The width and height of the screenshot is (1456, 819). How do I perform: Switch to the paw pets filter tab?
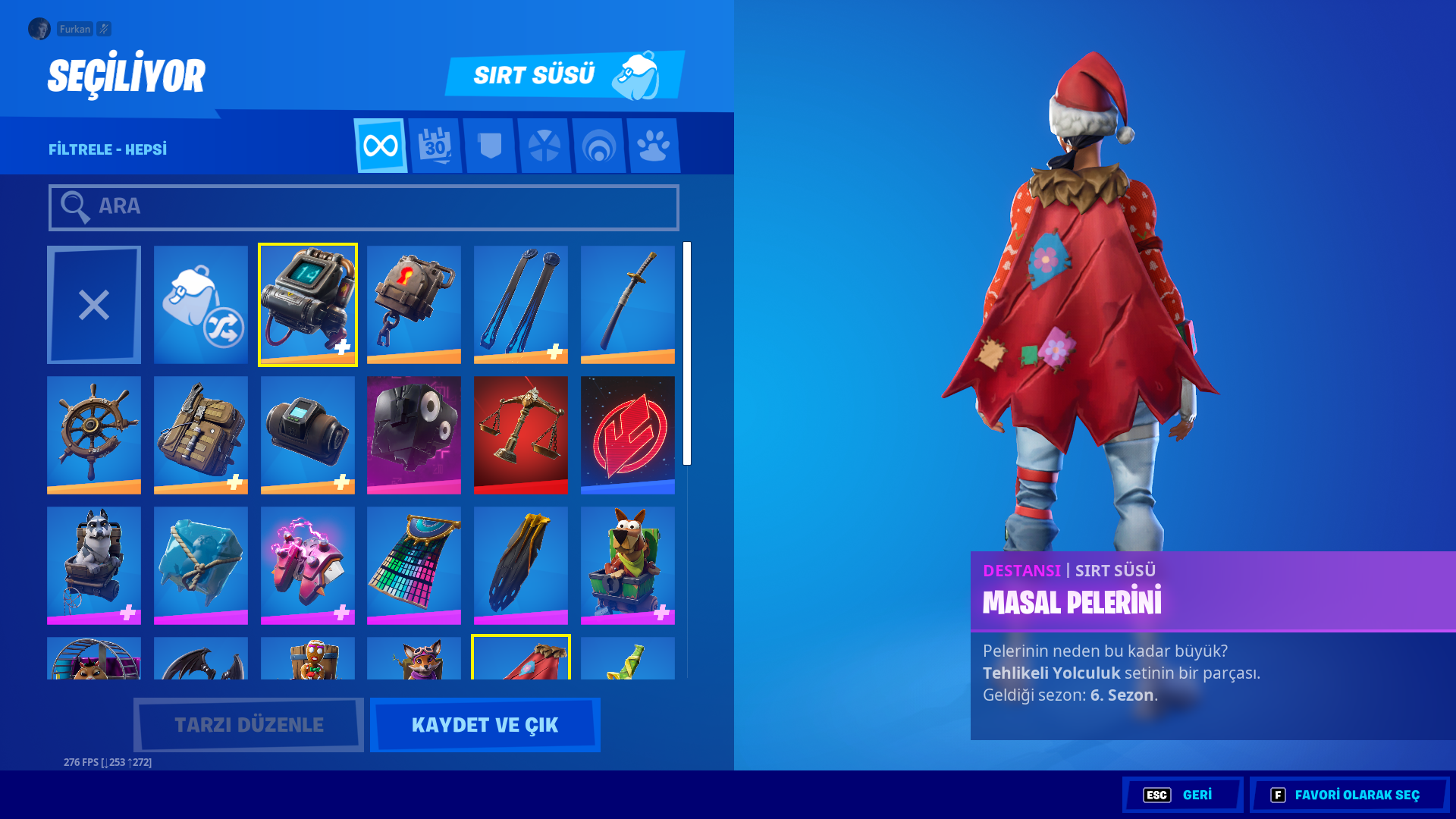coord(654,145)
